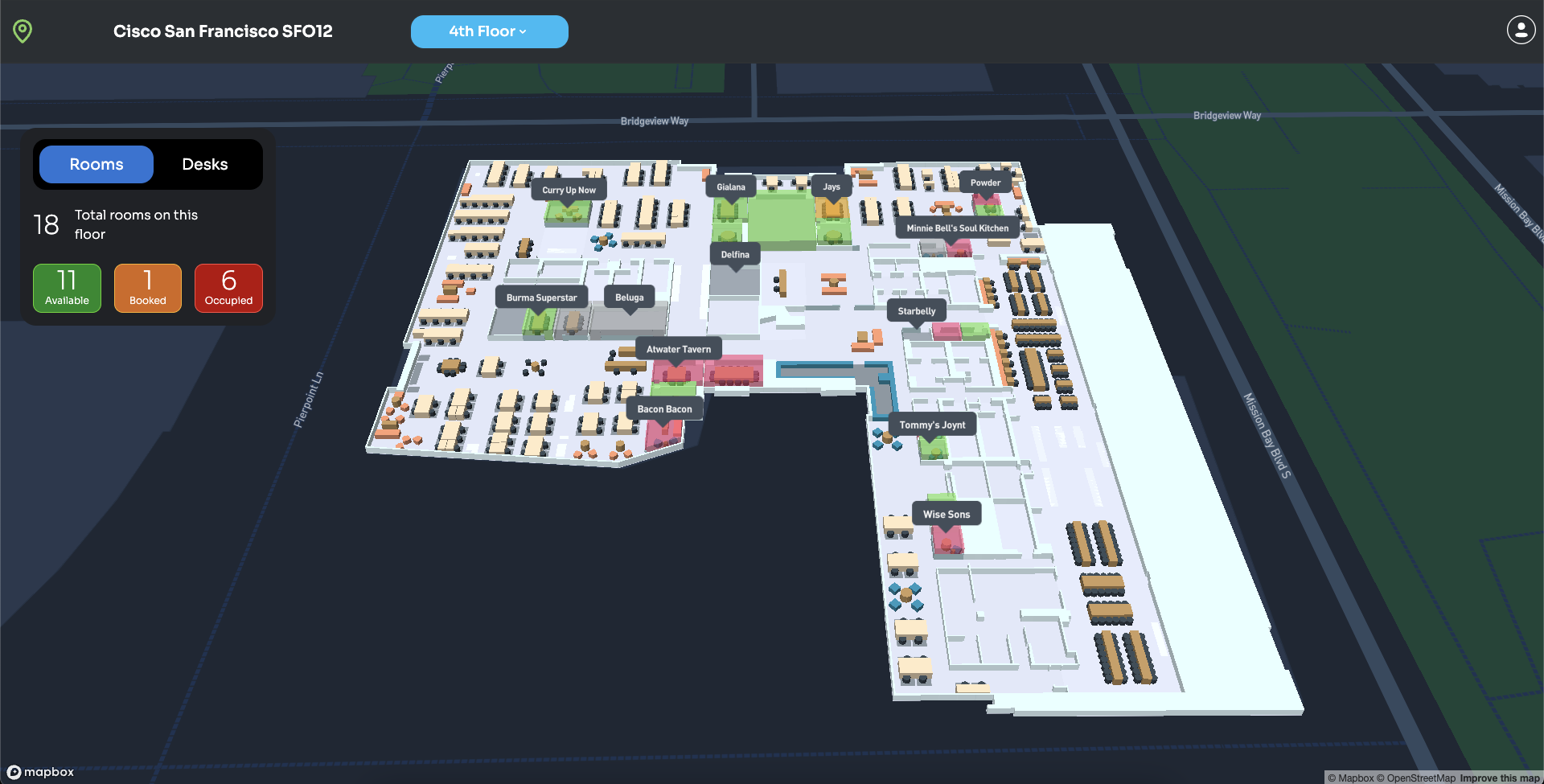The image size is (1544, 784).
Task: Toggle the Booked rooms filter
Action: coord(147,288)
